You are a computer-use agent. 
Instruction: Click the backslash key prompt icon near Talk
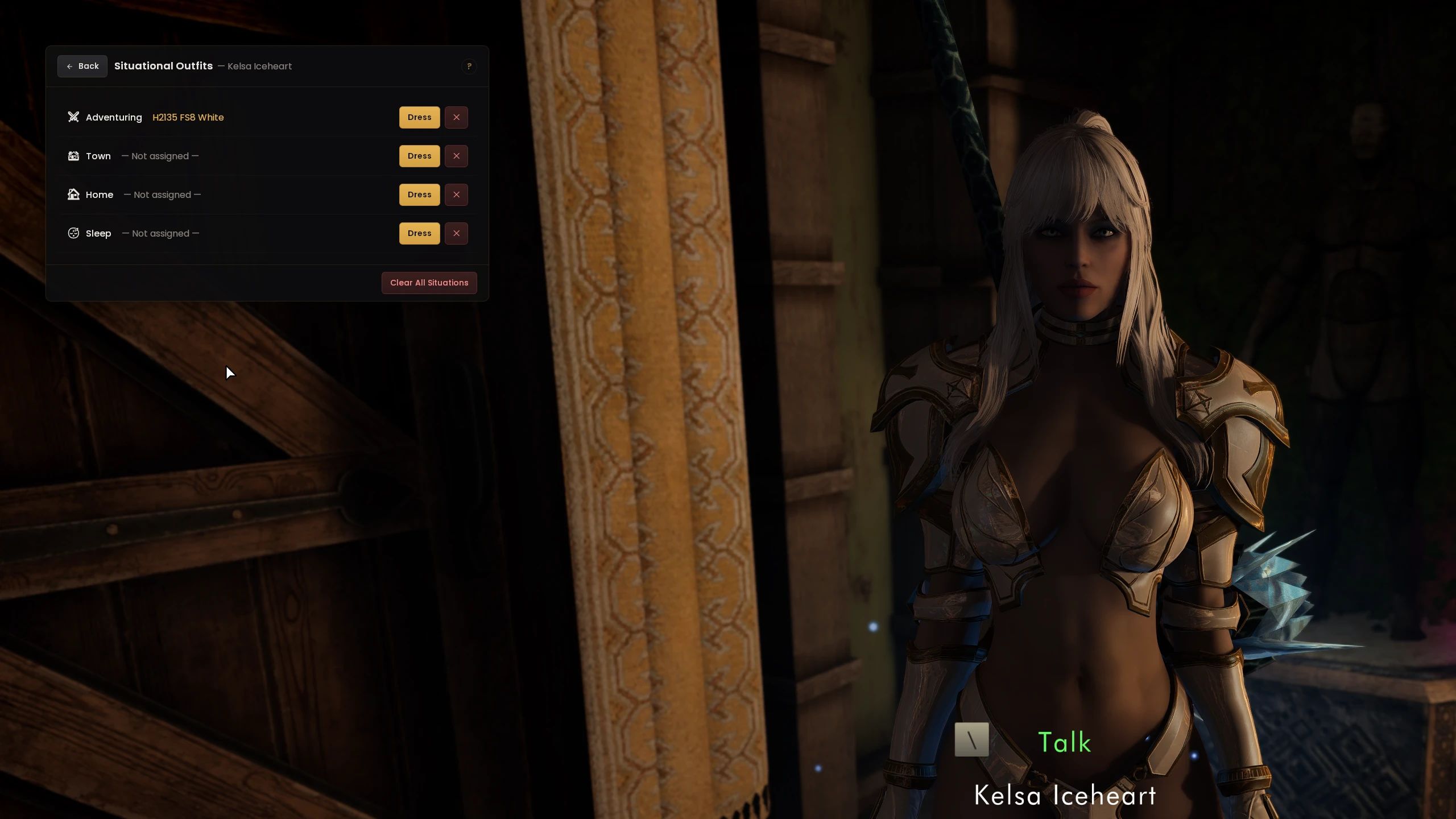point(971,741)
